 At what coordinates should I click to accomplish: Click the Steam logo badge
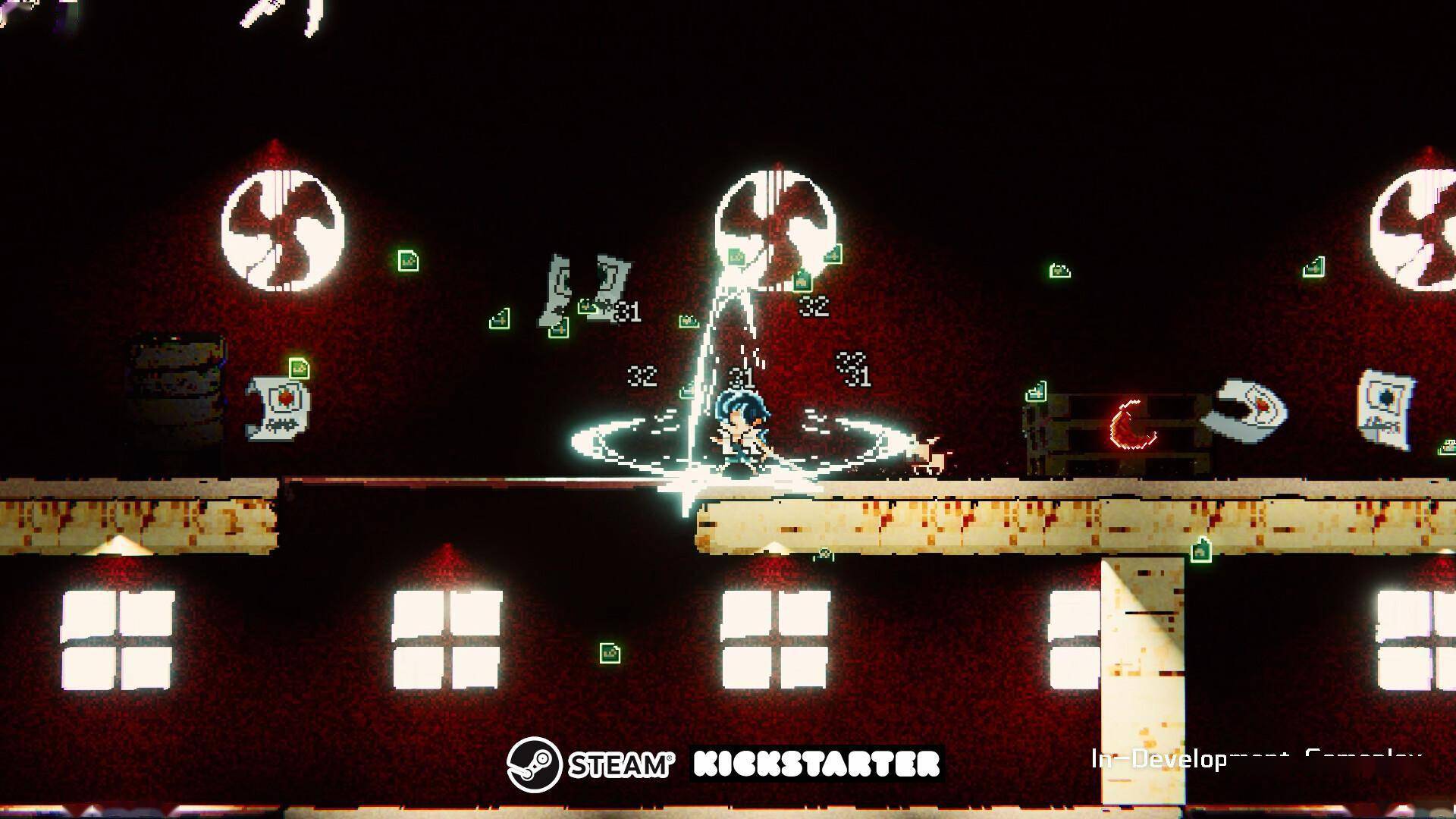(591, 764)
